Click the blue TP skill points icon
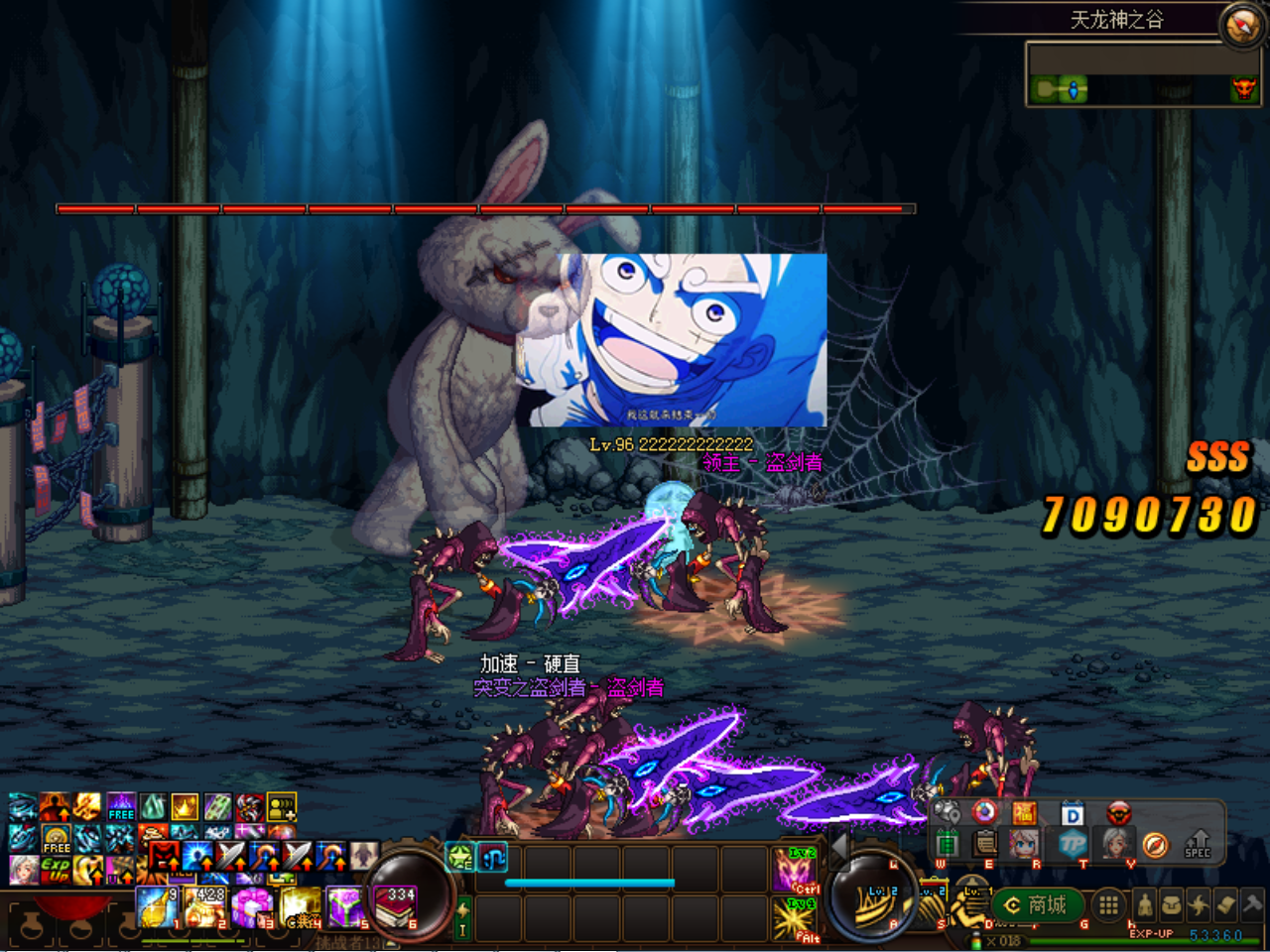 [1072, 845]
